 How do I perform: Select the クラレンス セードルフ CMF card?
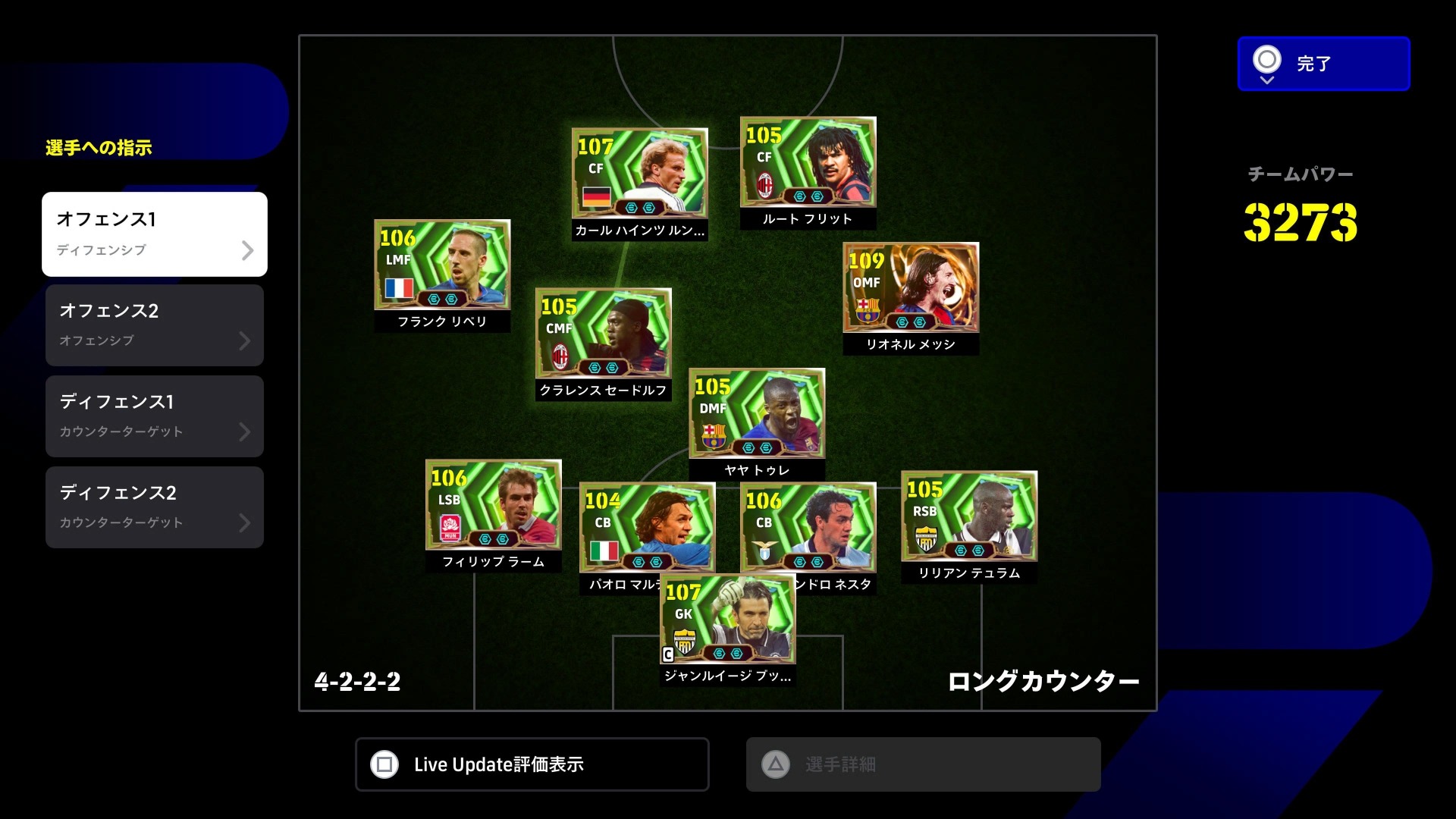(x=603, y=334)
